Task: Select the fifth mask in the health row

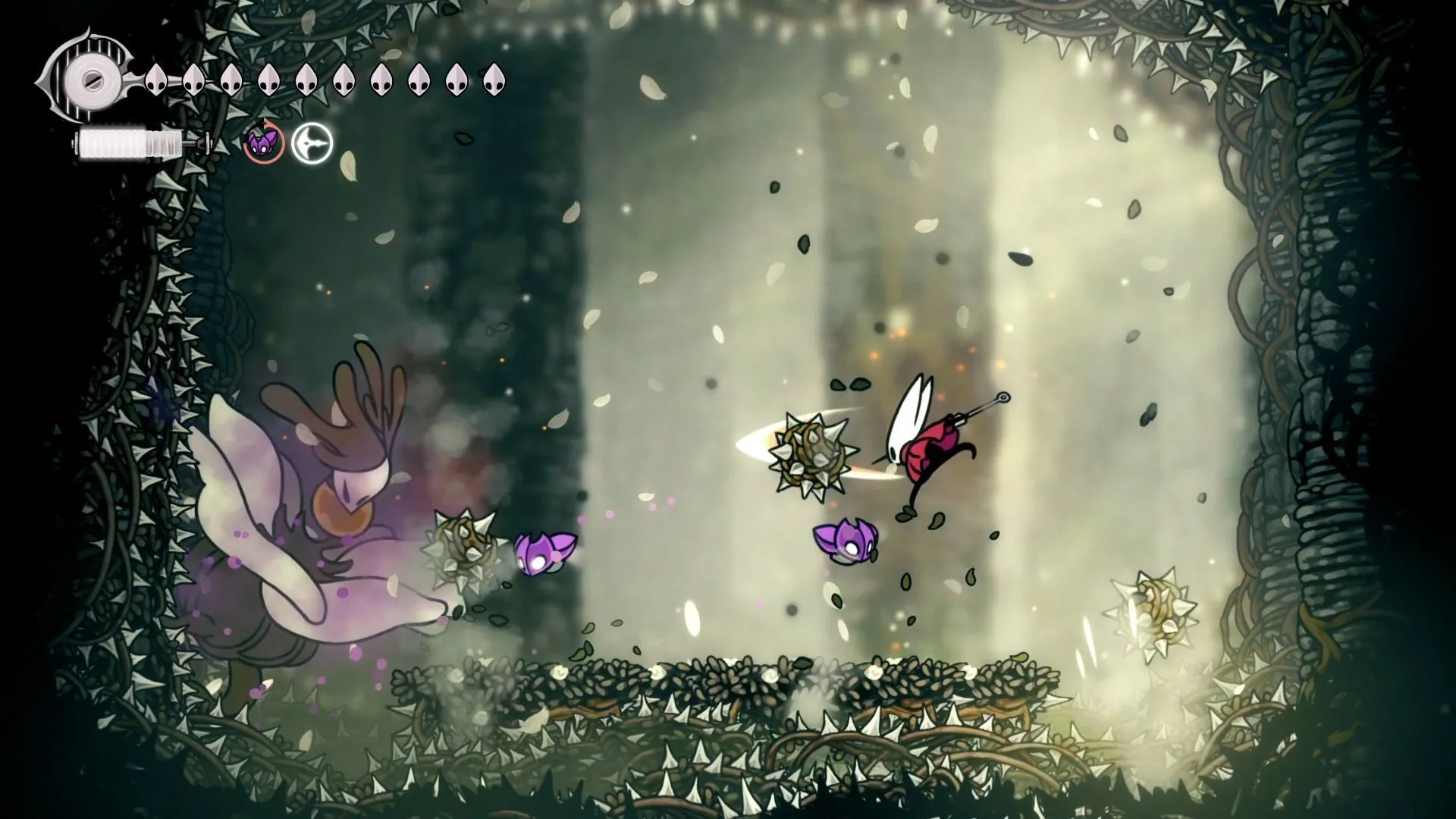Action: click(308, 78)
